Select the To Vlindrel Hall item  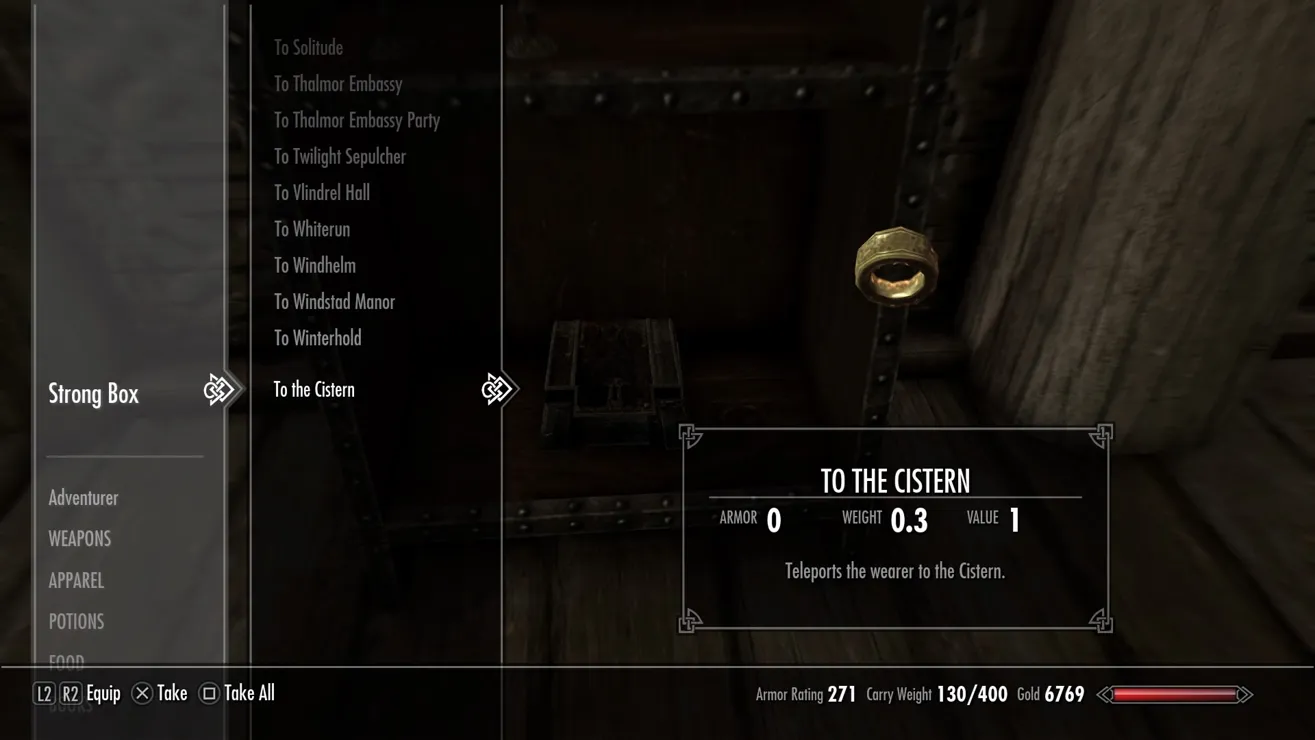[322, 193]
